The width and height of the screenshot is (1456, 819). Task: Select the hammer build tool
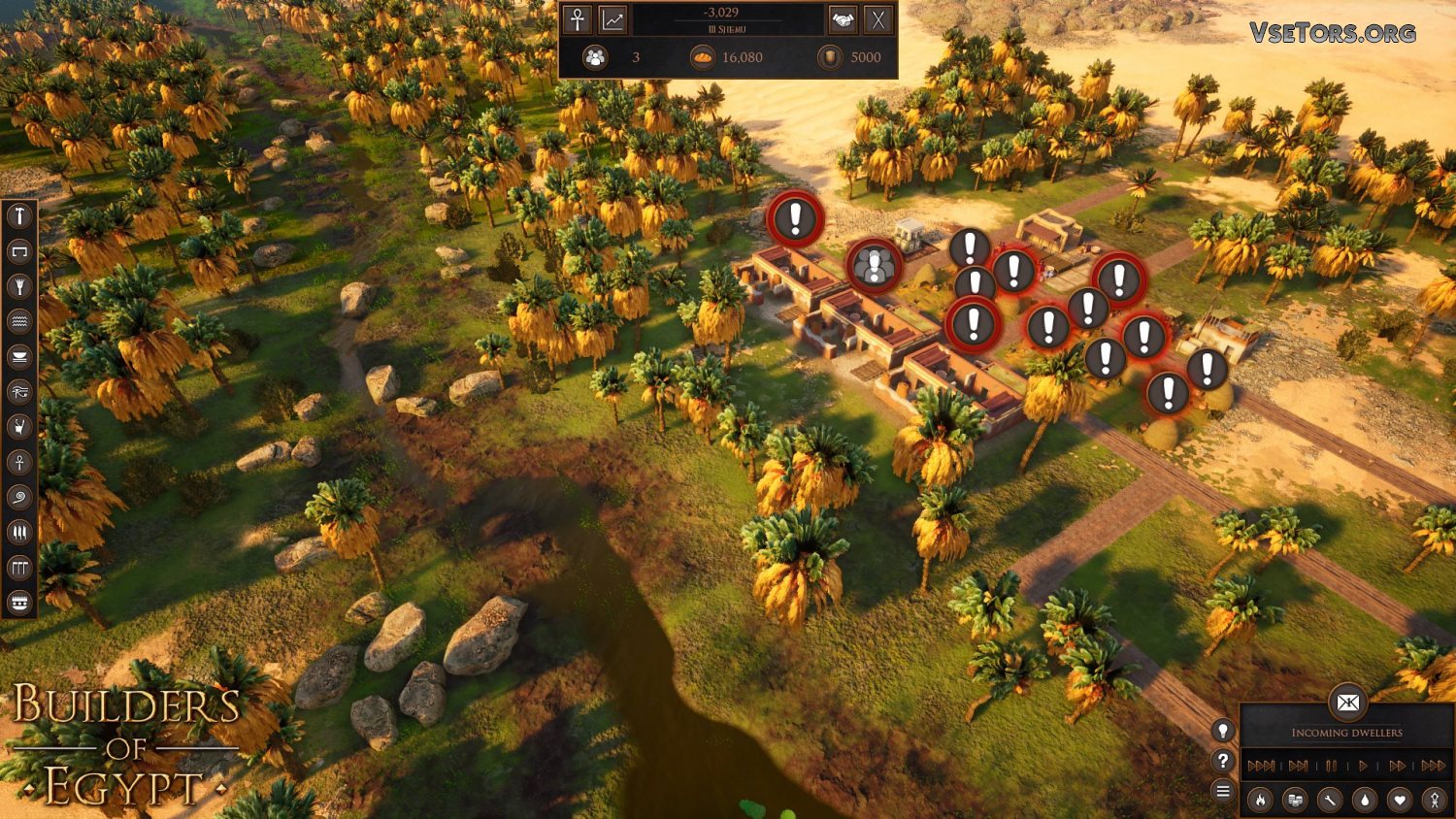tap(19, 216)
